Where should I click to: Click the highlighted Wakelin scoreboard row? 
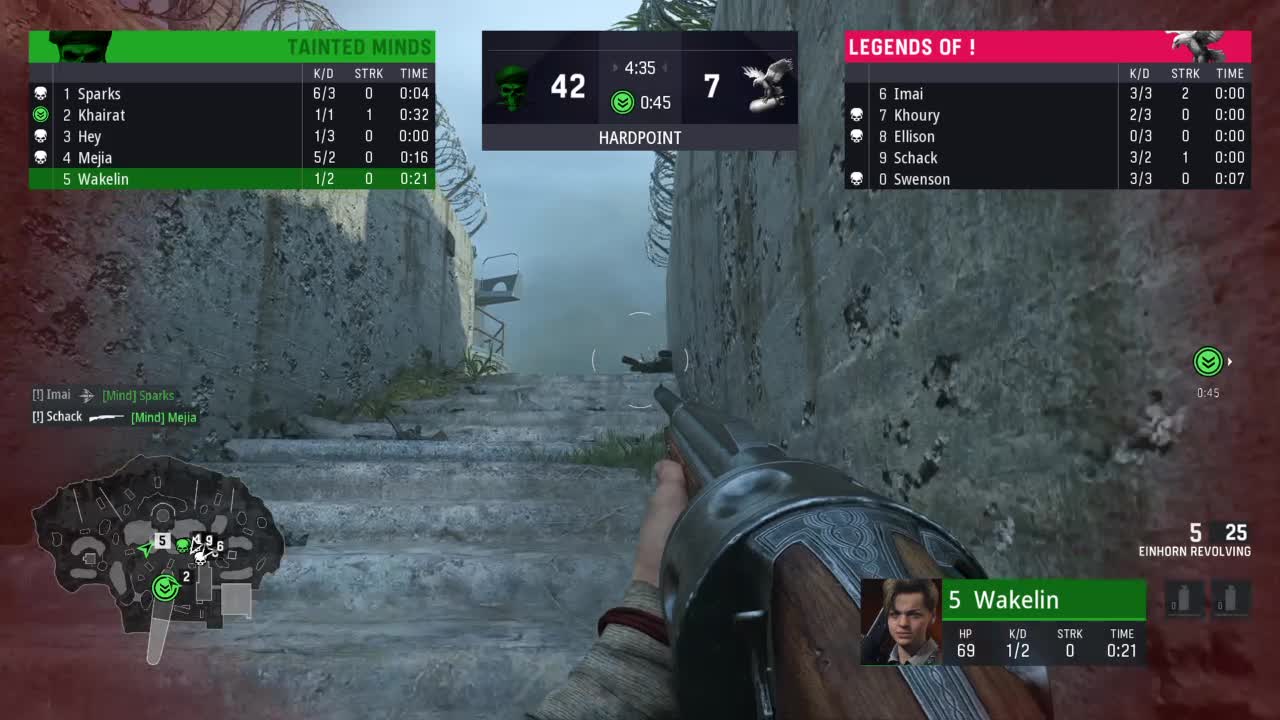(x=231, y=179)
